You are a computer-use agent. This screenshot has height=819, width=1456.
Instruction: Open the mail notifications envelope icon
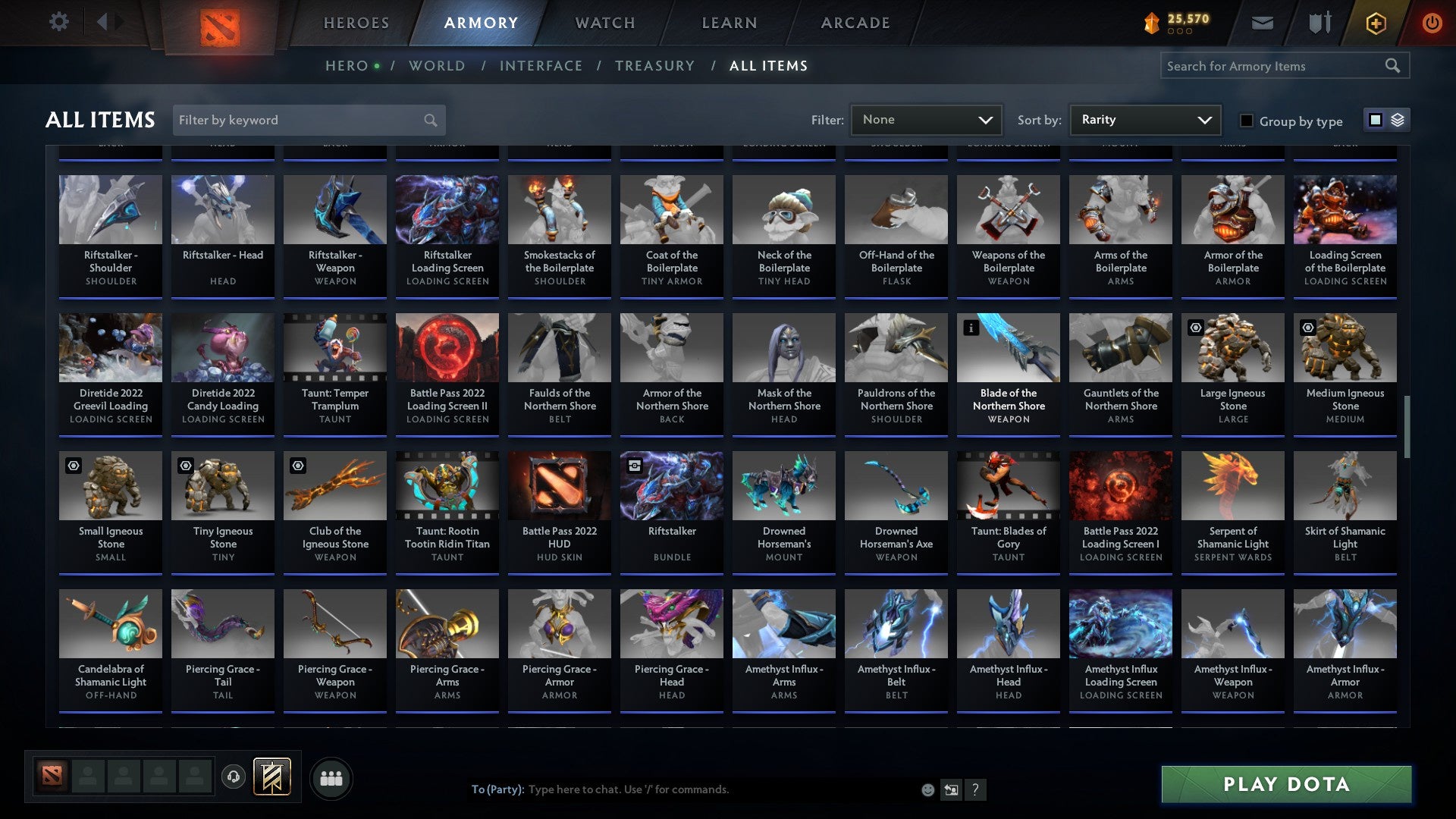click(1262, 23)
